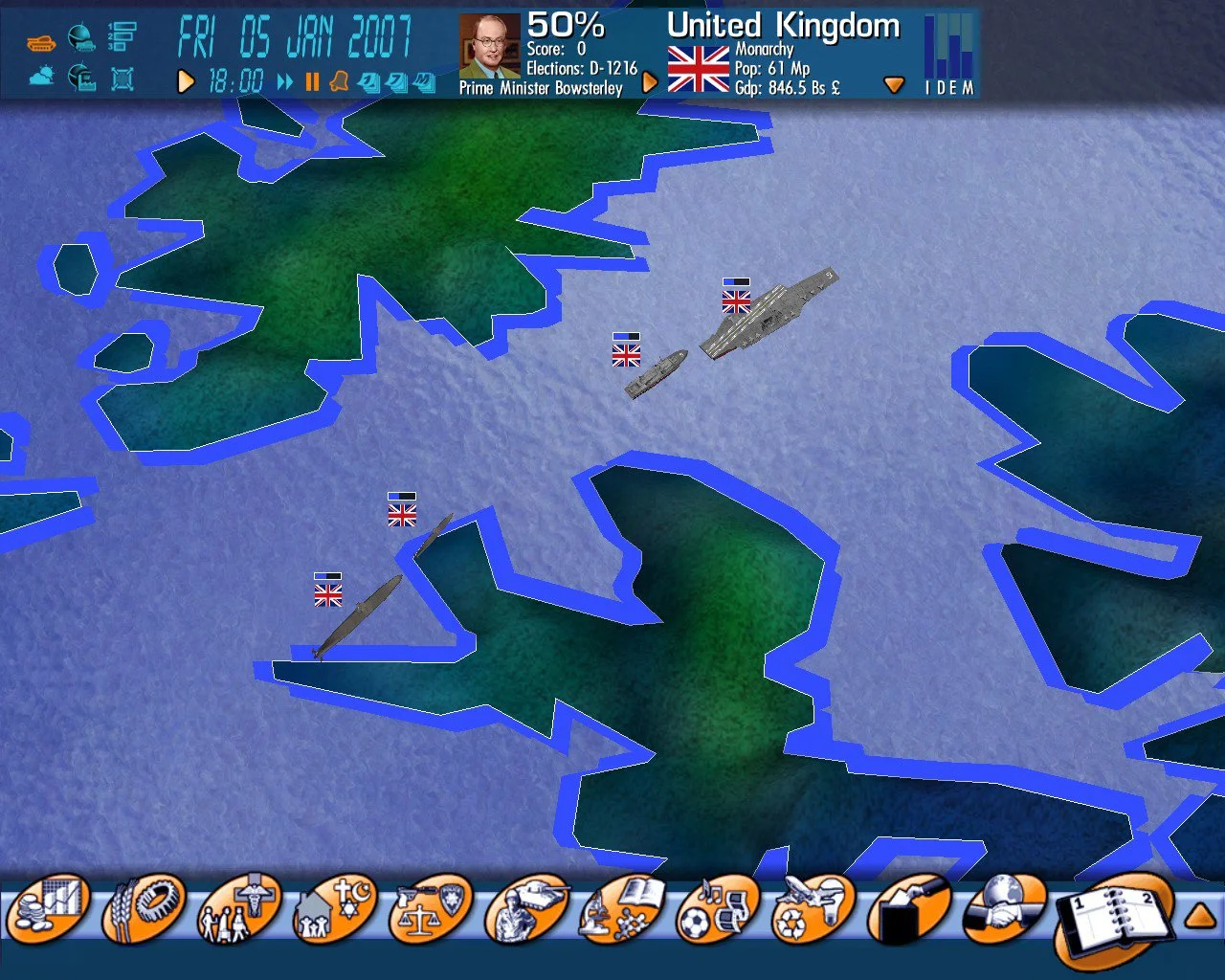Viewport: 1225px width, 980px height.
Task: Activate fast-forward time speed
Action: click(x=285, y=82)
